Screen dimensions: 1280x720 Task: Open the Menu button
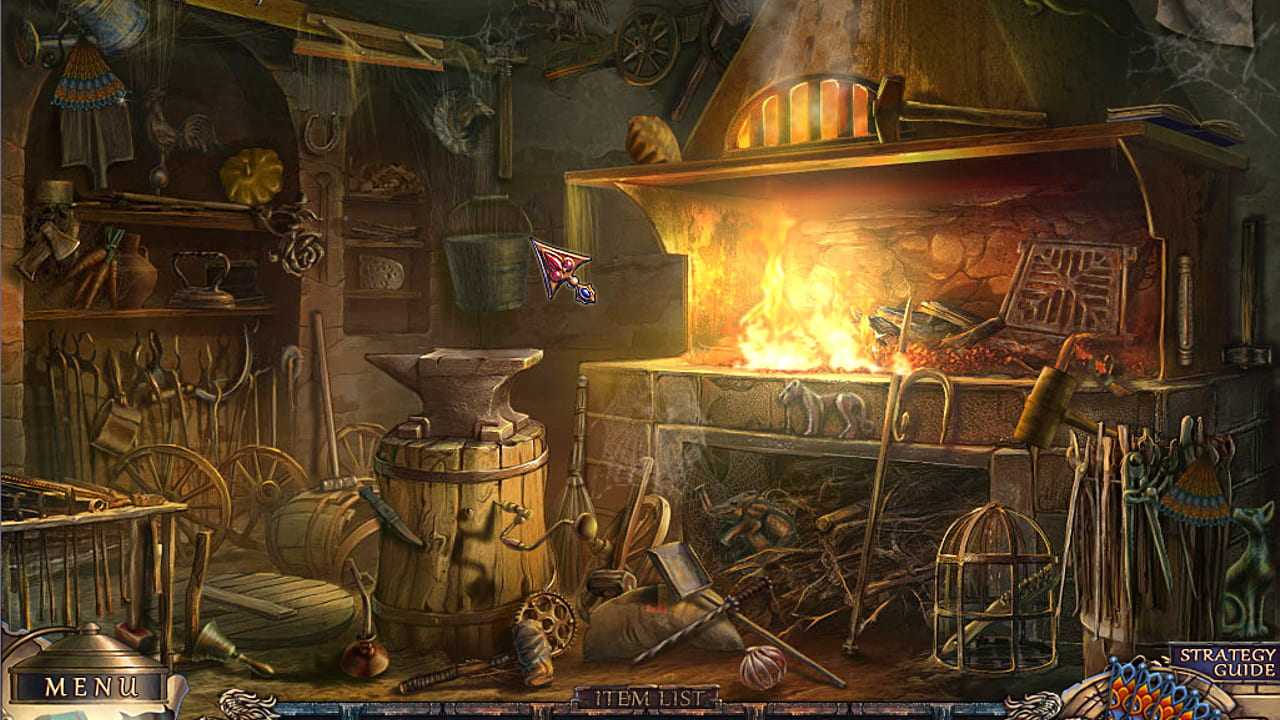pos(90,687)
